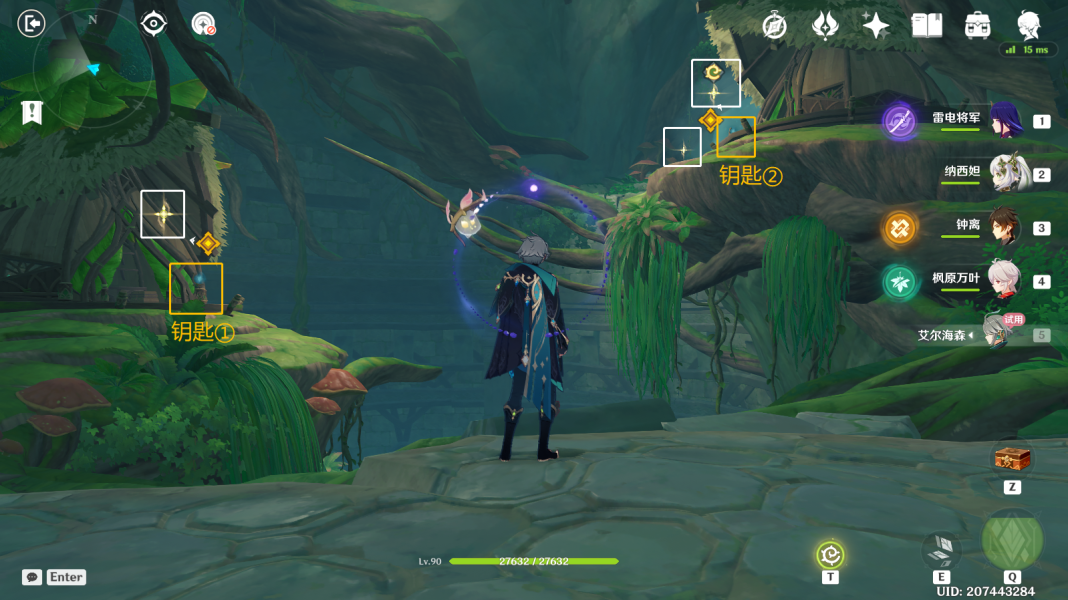Image resolution: width=1068 pixels, height=600 pixels.
Task: Switch to party member 钟离
Action: 1003,227
